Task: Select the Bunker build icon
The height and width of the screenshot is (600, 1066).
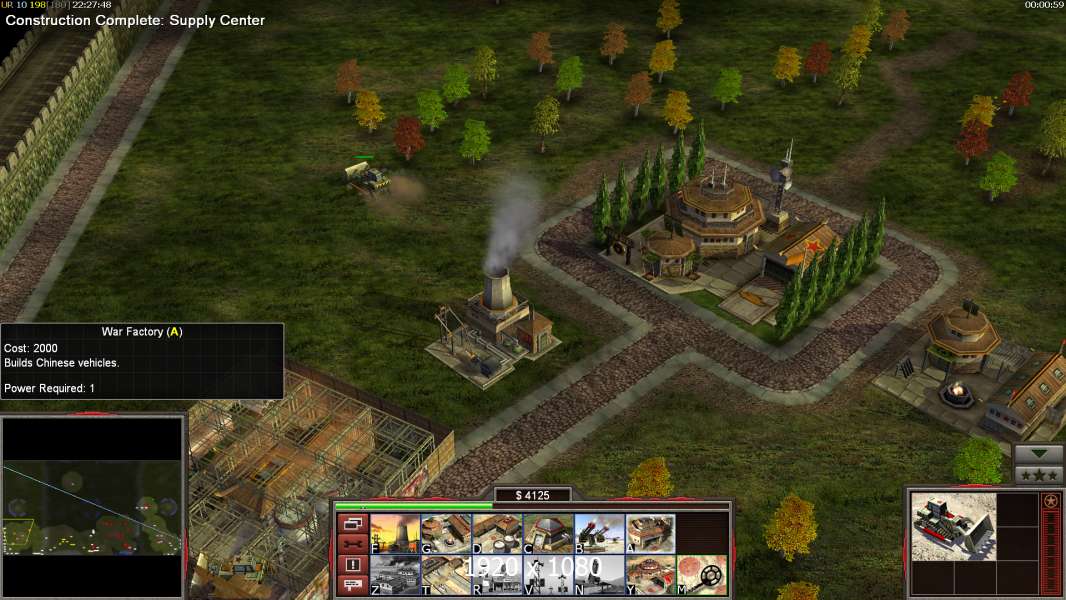Action: pyautogui.click(x=548, y=534)
